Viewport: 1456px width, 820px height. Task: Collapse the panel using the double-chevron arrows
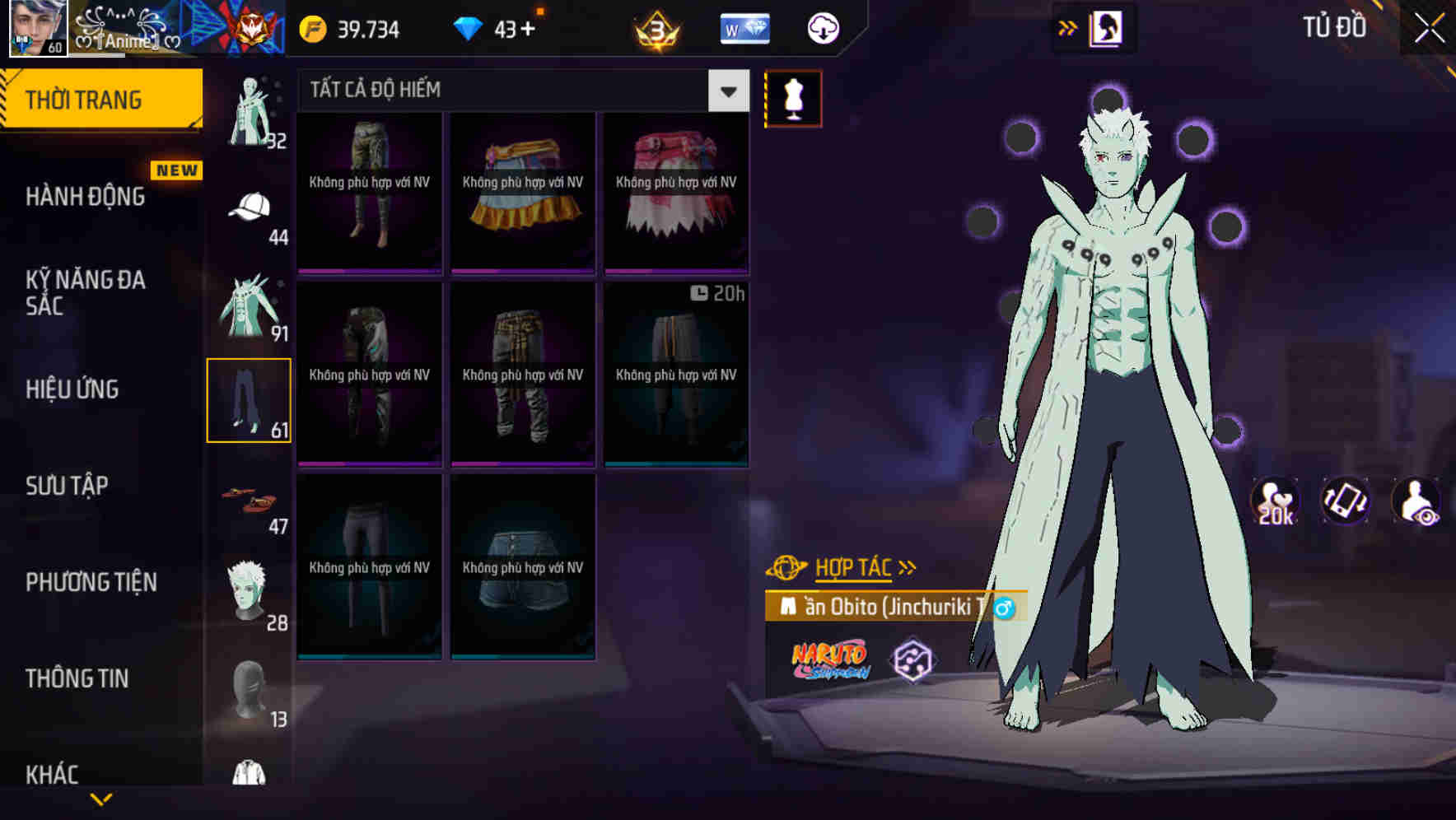(x=1066, y=26)
